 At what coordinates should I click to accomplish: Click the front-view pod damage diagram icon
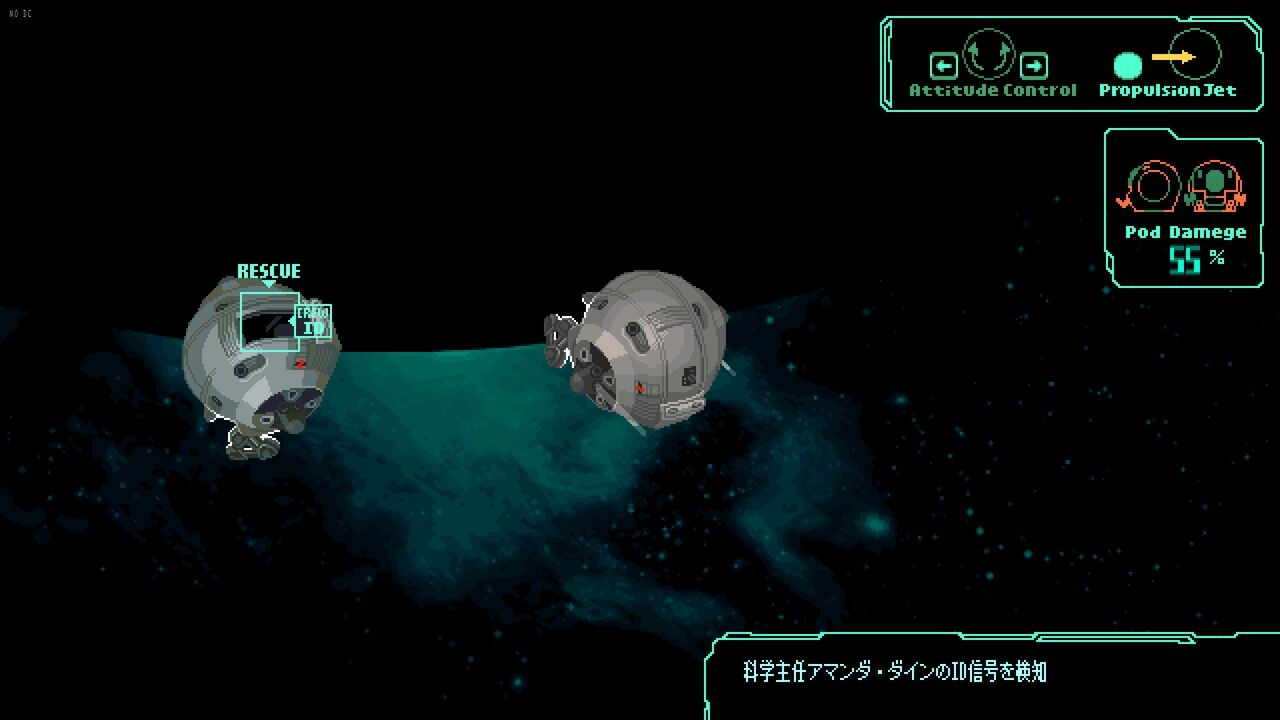(x=1213, y=186)
